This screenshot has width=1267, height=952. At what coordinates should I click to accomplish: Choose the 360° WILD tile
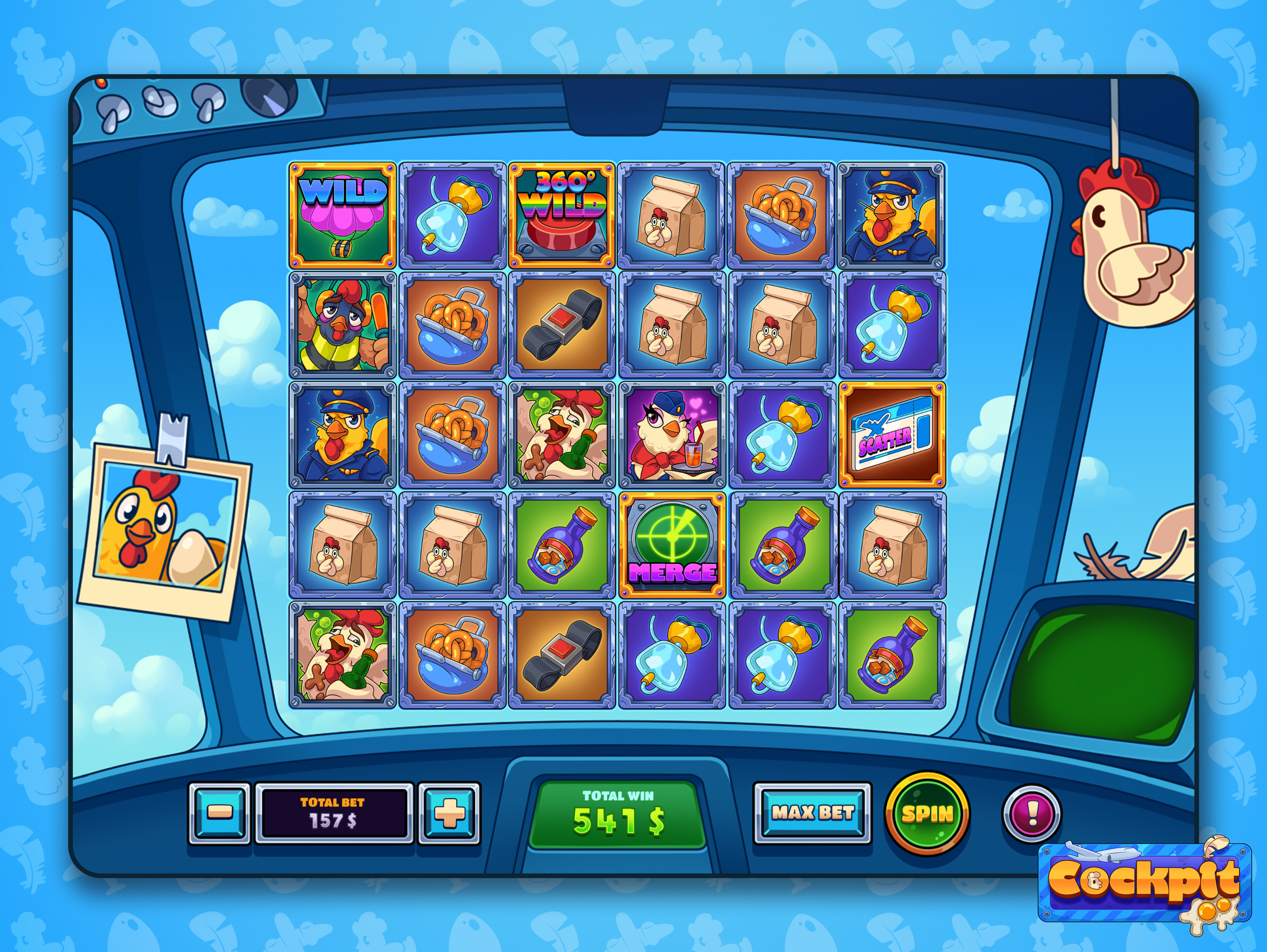point(562,216)
